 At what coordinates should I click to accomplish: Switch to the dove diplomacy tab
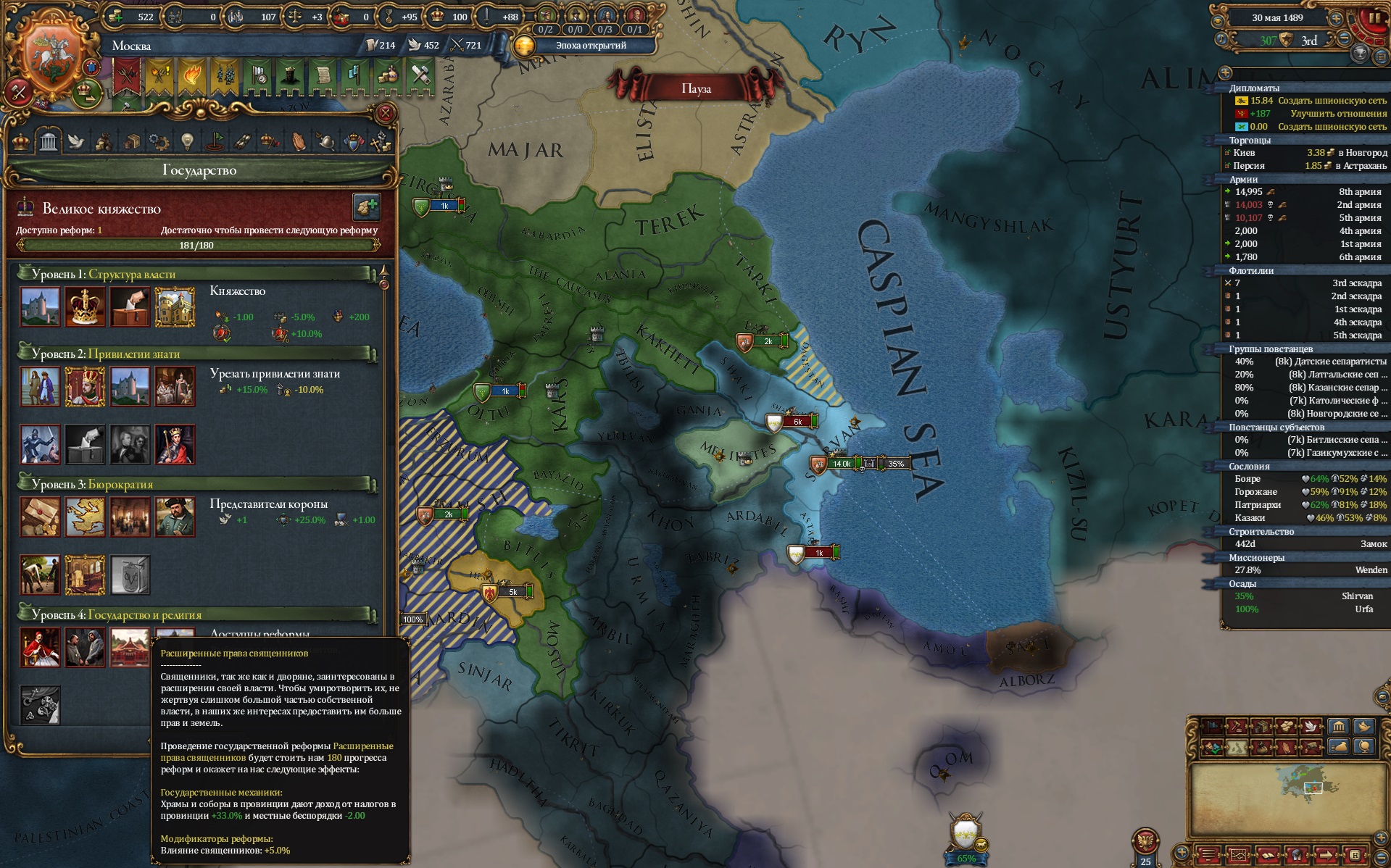pos(76,141)
